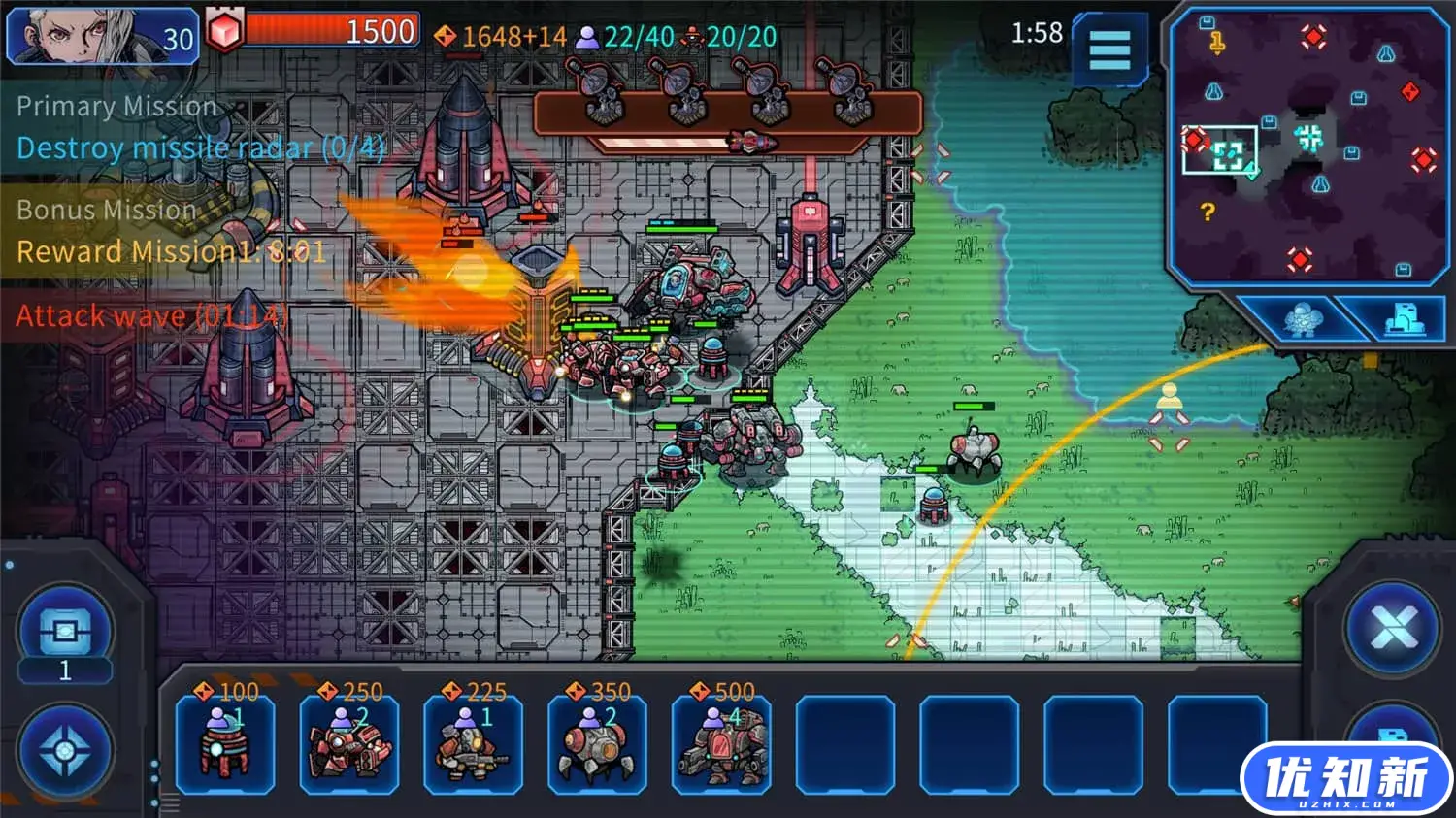Build the 250-cost red mech unit
Viewport: 1456px width, 818px height.
349,744
